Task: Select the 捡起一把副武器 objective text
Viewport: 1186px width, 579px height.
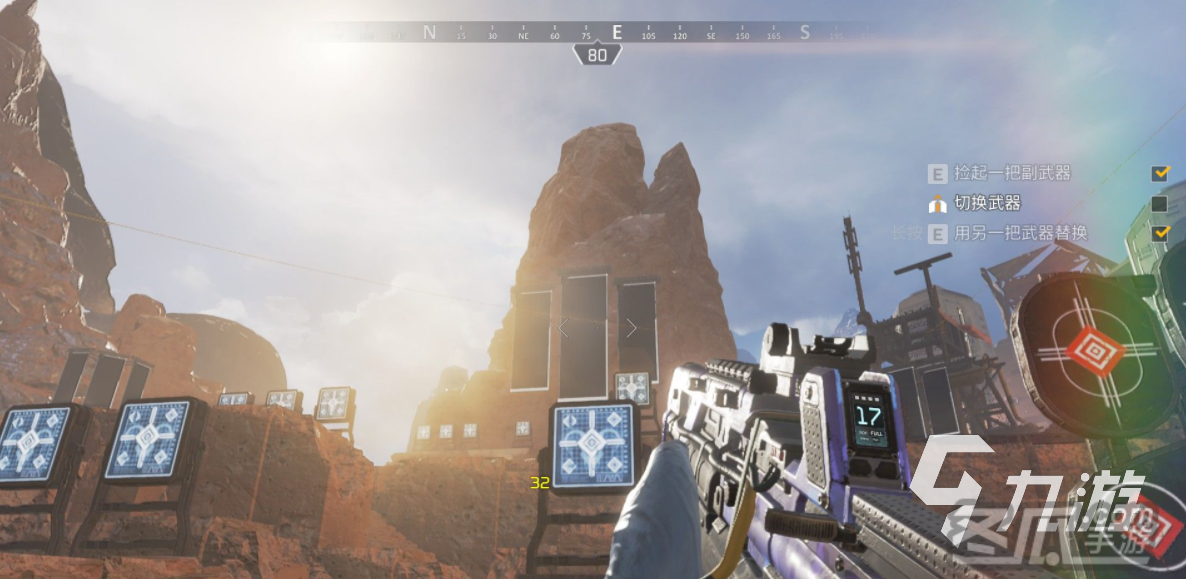Action: tap(1012, 173)
